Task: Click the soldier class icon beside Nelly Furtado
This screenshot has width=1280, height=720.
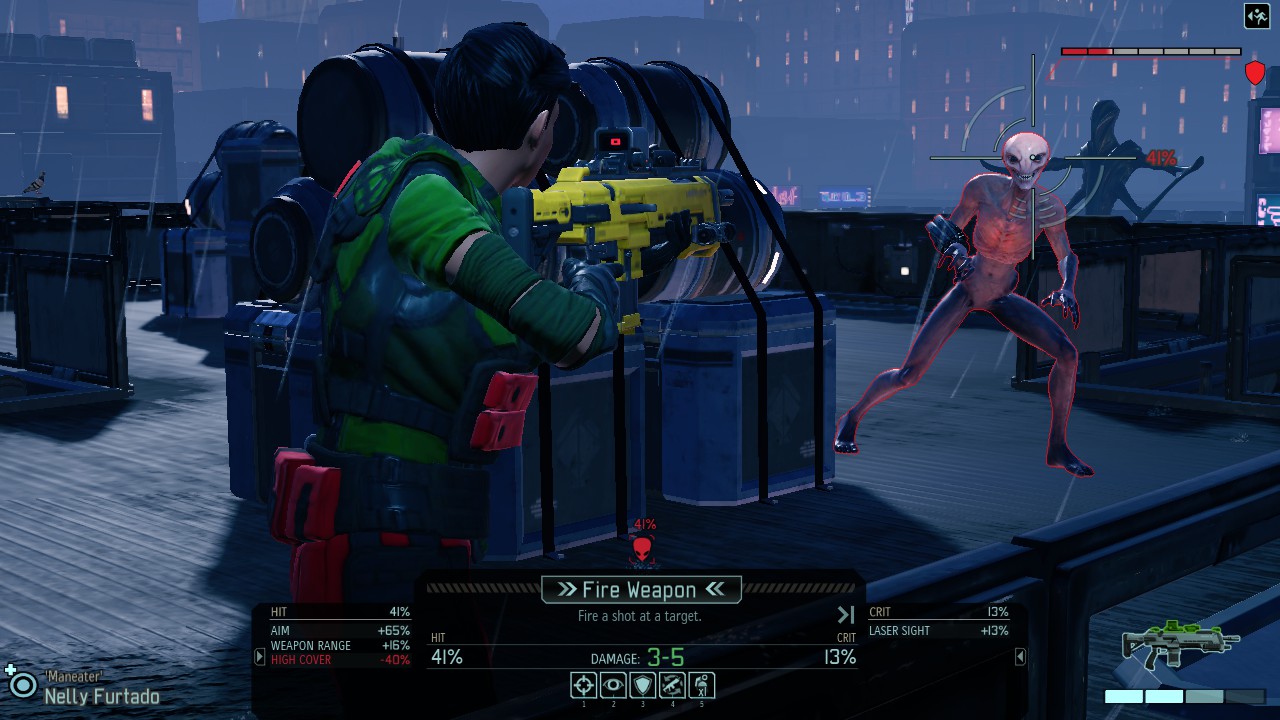Action: pos(20,683)
